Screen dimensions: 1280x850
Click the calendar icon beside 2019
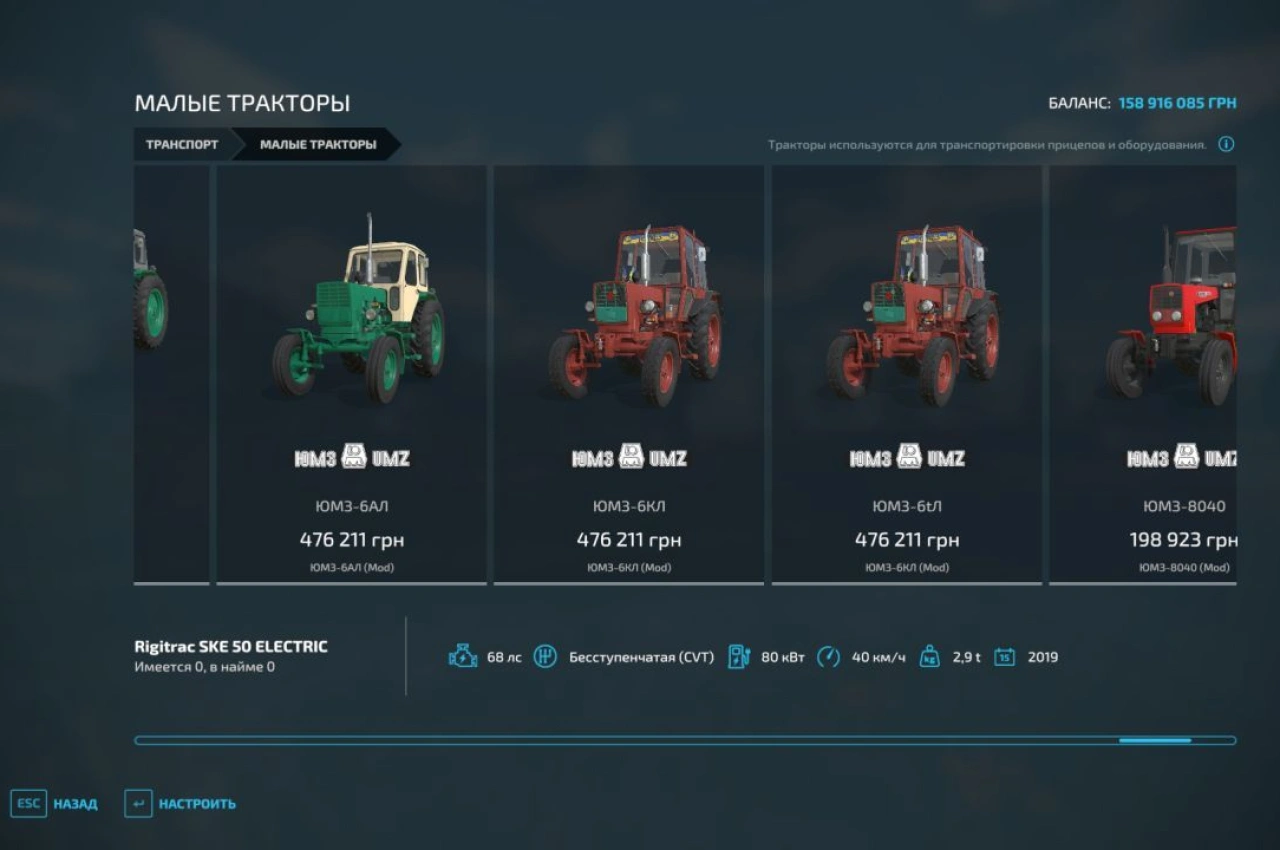click(1003, 657)
